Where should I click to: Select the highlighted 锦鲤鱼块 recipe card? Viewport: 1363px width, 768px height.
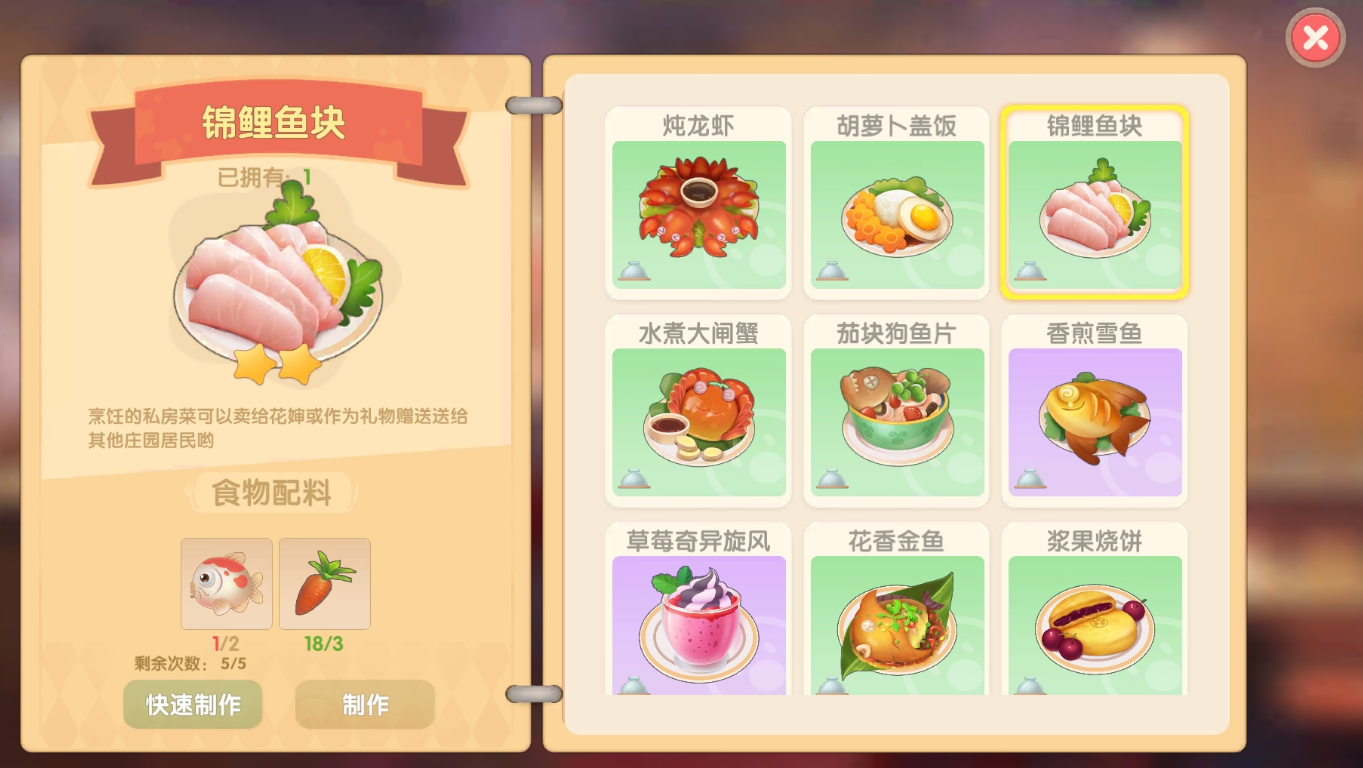1094,203
